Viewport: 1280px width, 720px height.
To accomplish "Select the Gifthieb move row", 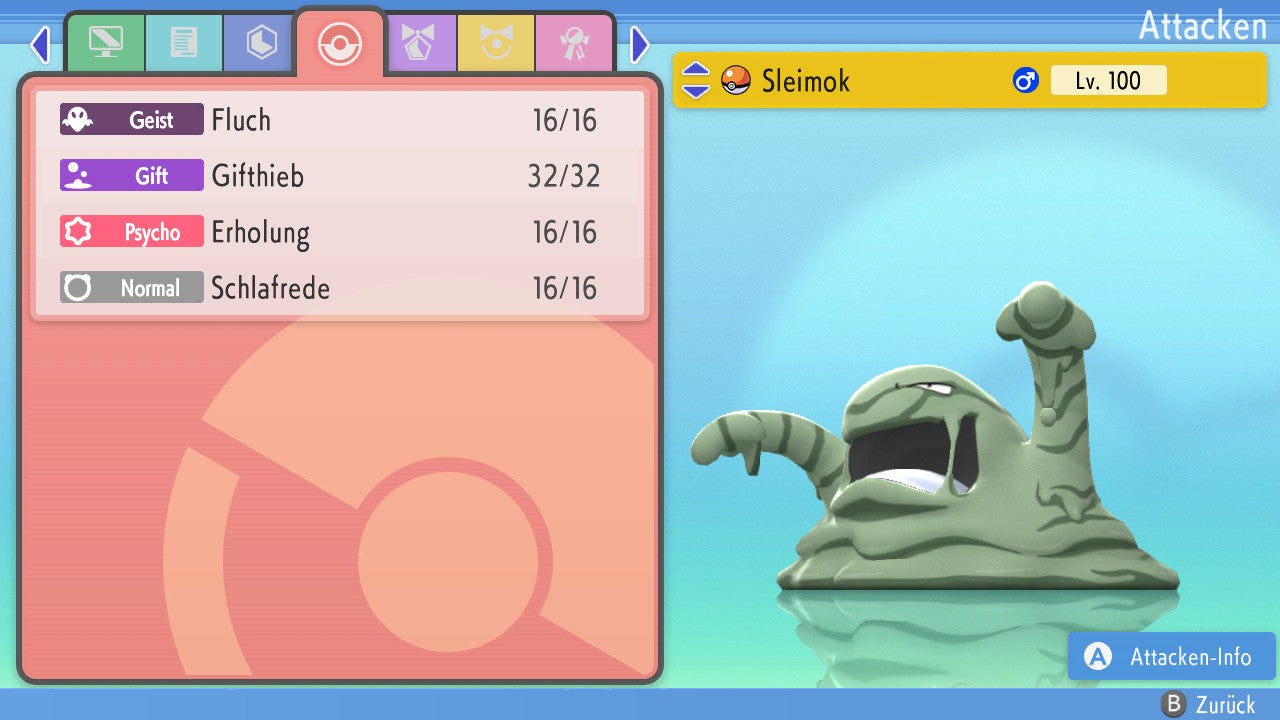I will [340, 176].
